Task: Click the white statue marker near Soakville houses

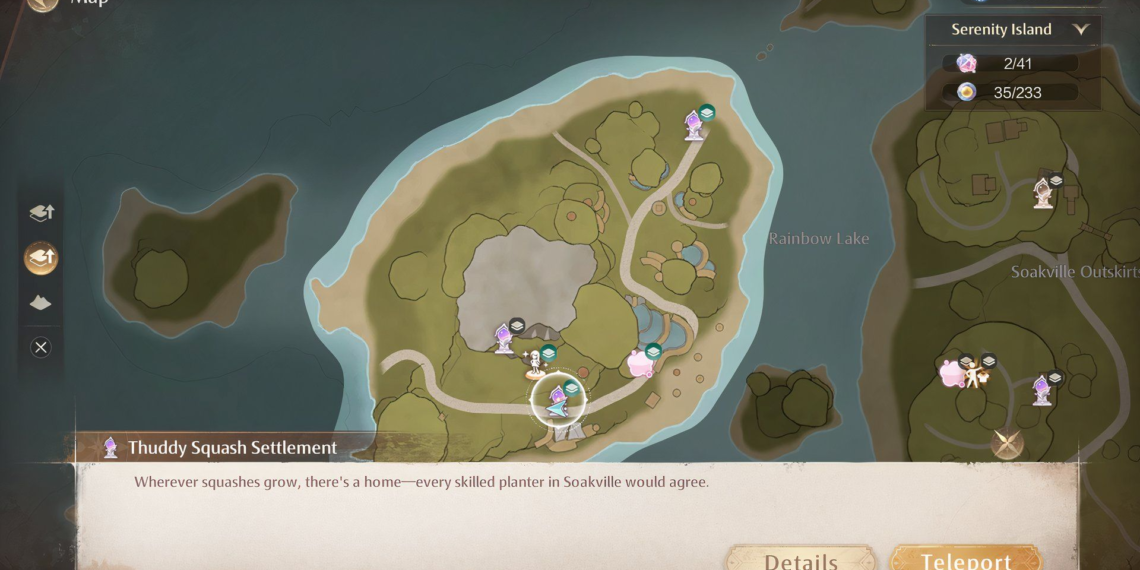Action: pyautogui.click(x=1043, y=192)
